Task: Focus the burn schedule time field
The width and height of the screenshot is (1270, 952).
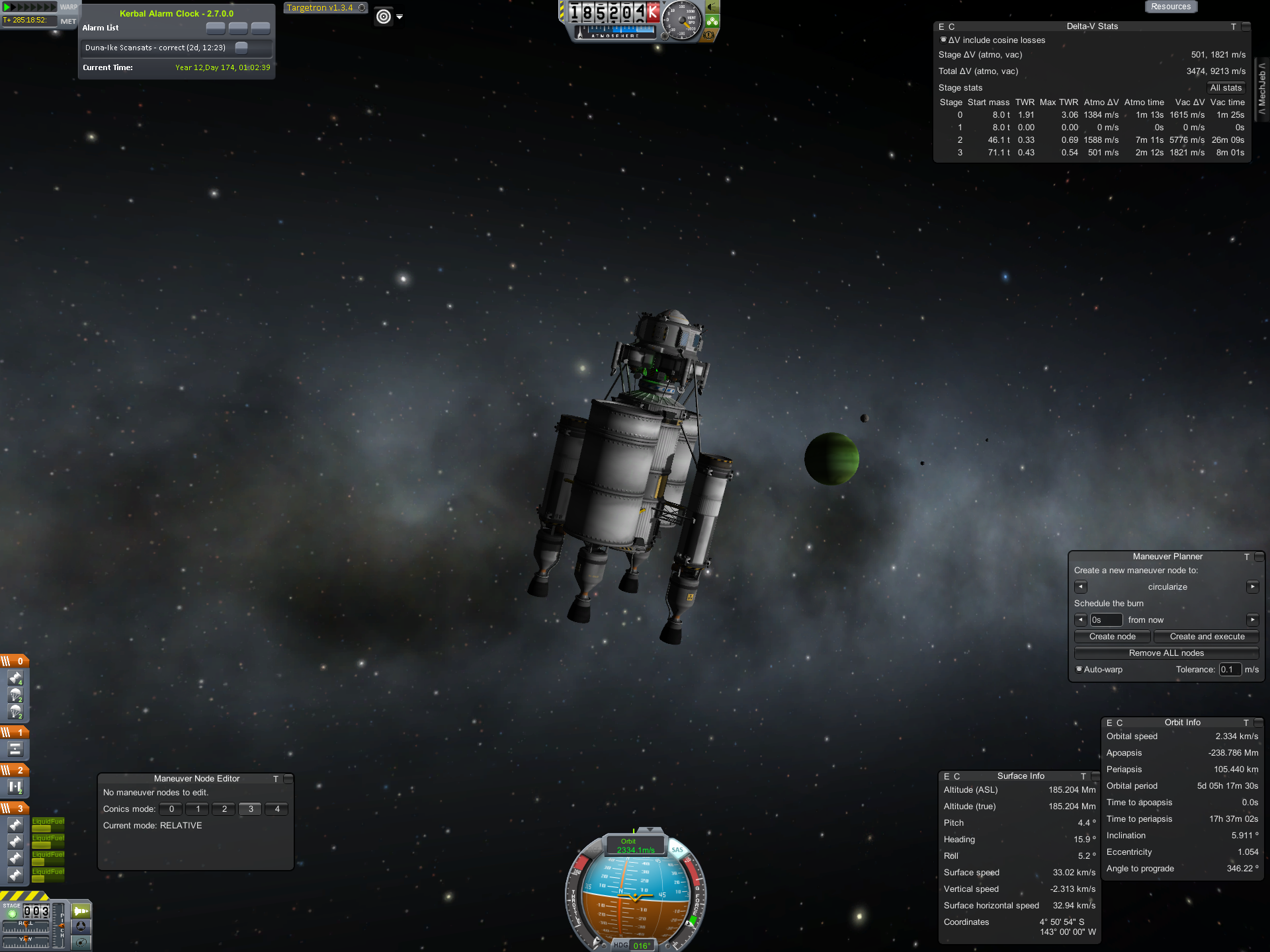Action: 1105,620
